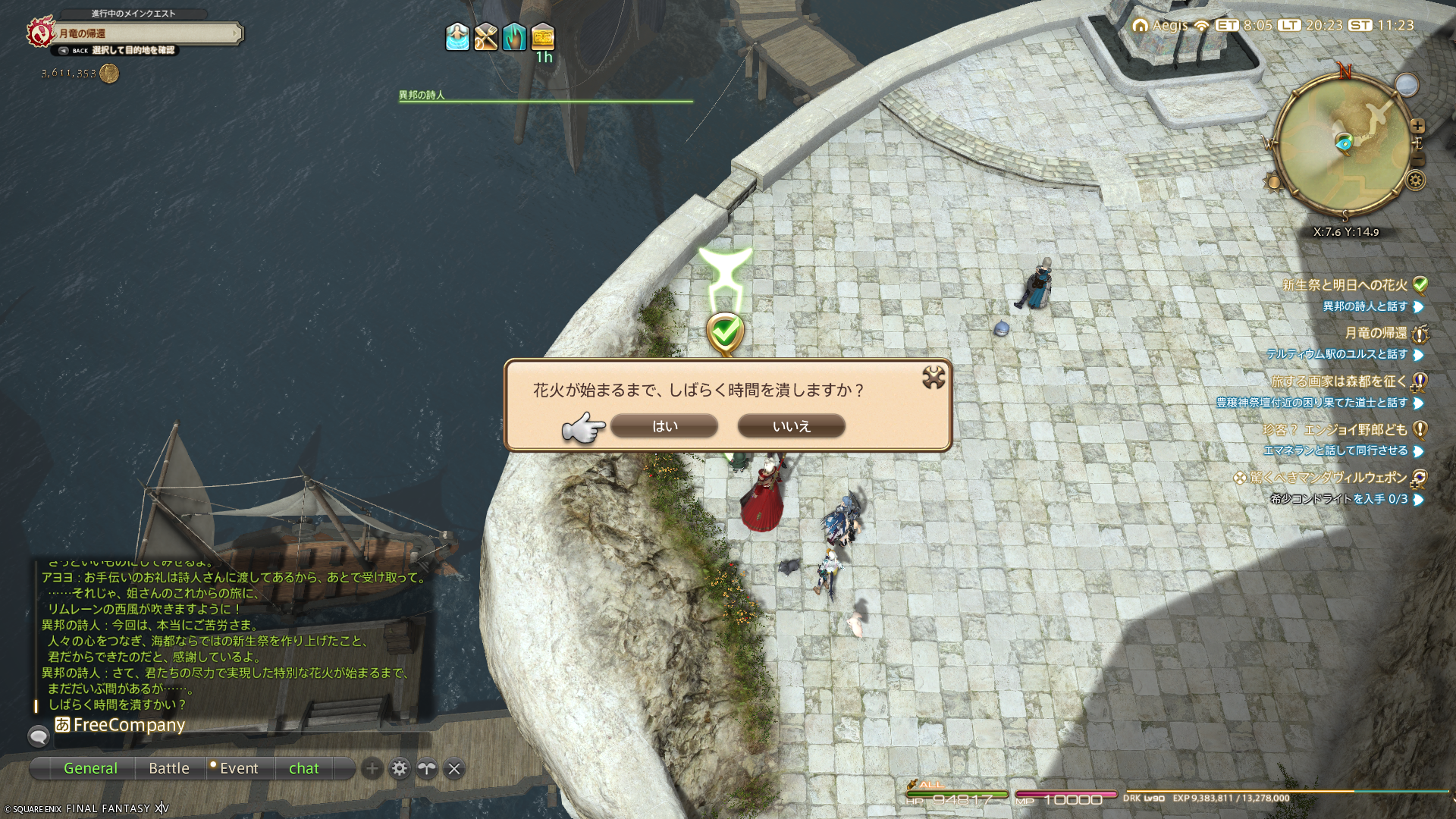This screenshot has width=1456, height=819.
Task: Open the 月竜の帰還 main scenario quest banner
Action: [148, 33]
